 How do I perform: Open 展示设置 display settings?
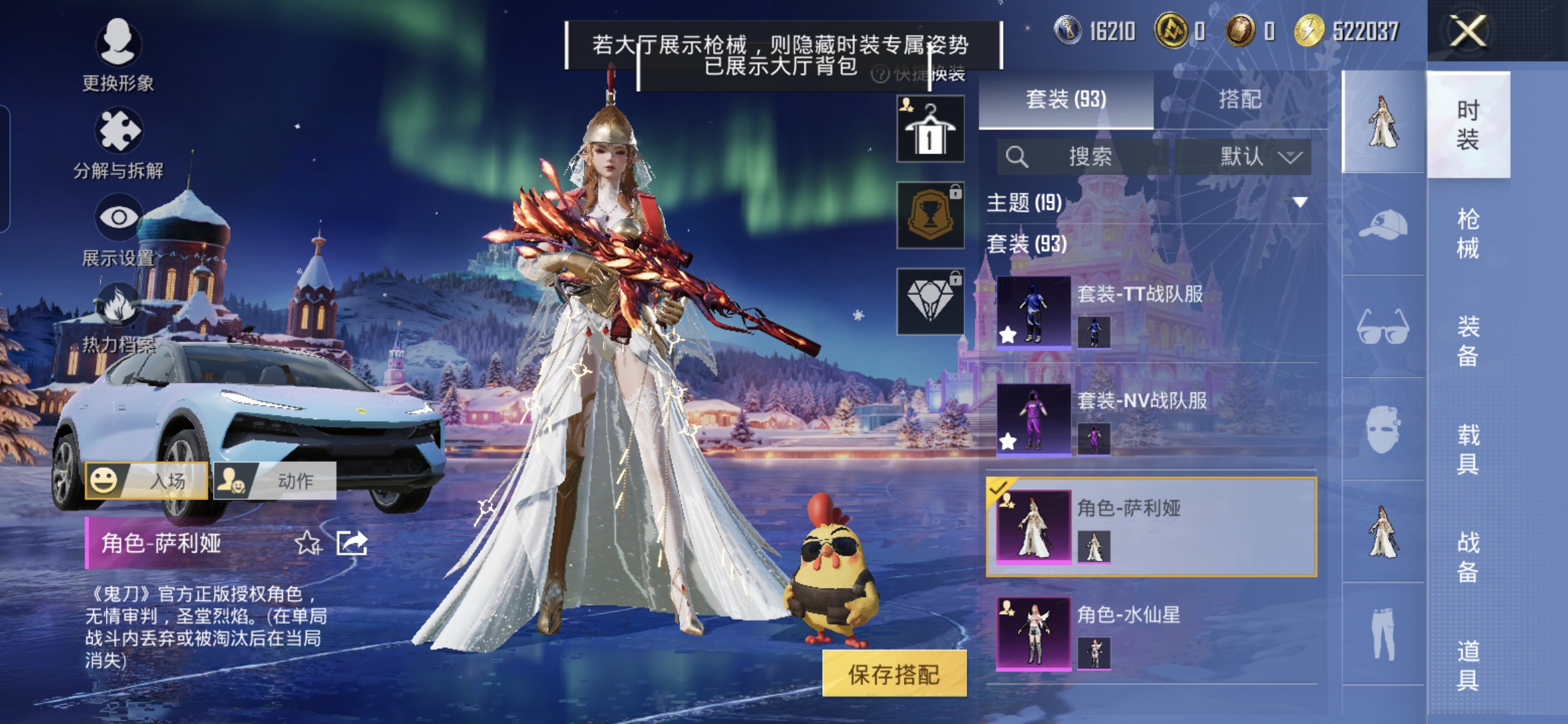click(118, 229)
